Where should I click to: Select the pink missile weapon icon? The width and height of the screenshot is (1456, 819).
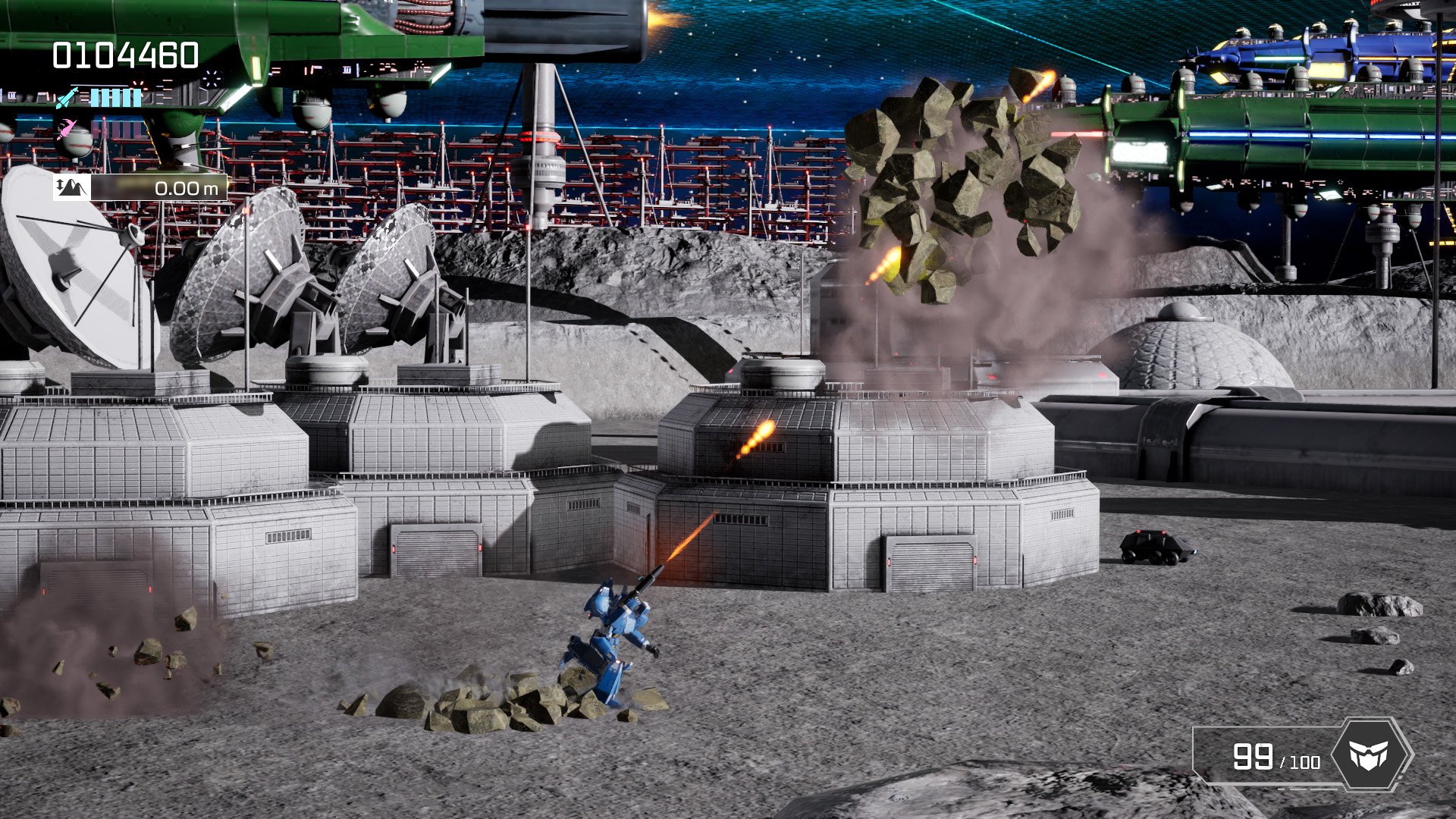tap(66, 128)
